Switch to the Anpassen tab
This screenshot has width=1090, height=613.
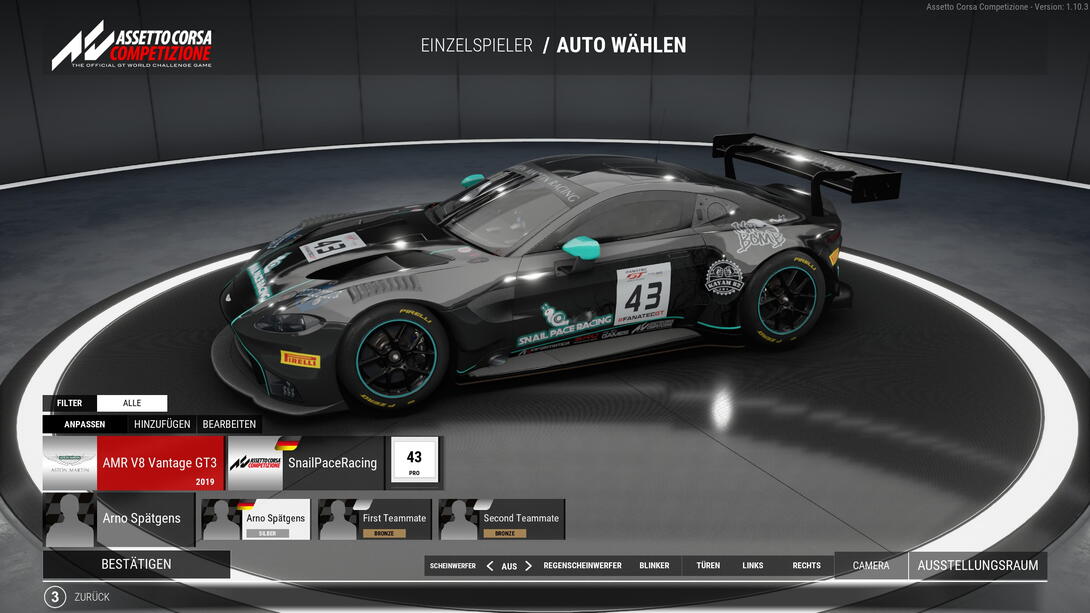85,424
